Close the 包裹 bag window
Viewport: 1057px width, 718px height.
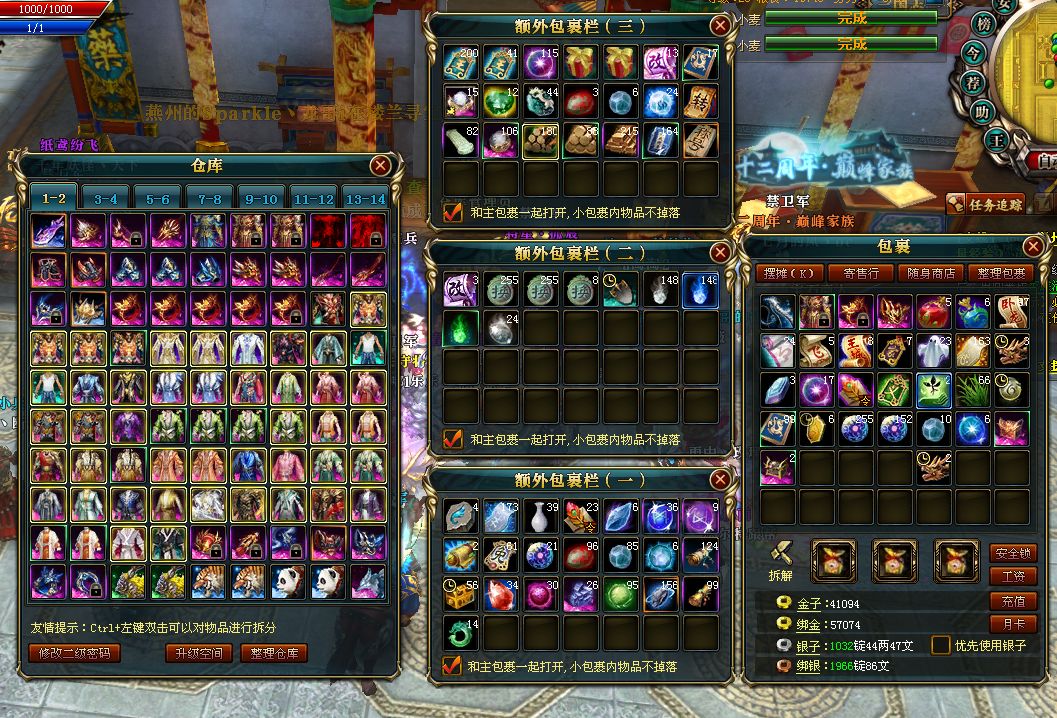click(x=1035, y=247)
